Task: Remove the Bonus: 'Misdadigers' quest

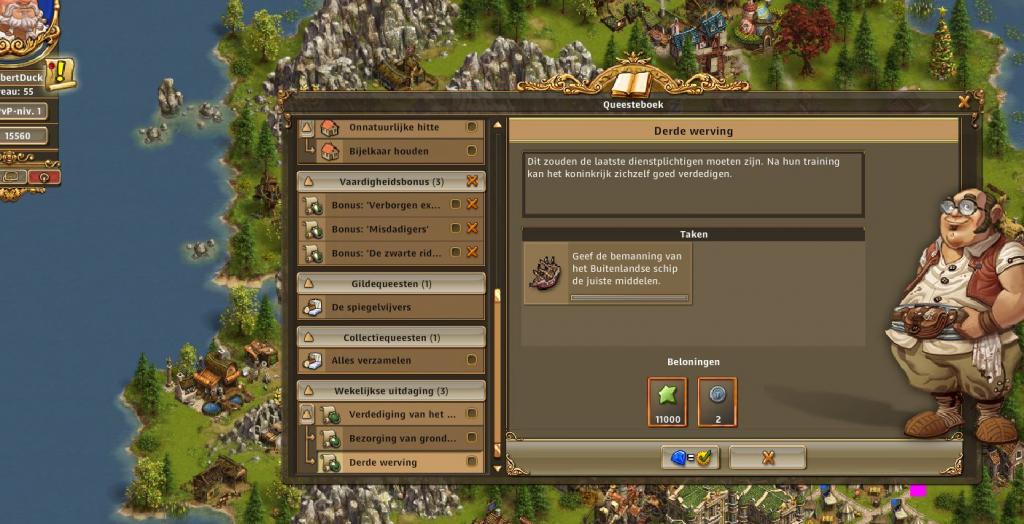Action: tap(472, 229)
